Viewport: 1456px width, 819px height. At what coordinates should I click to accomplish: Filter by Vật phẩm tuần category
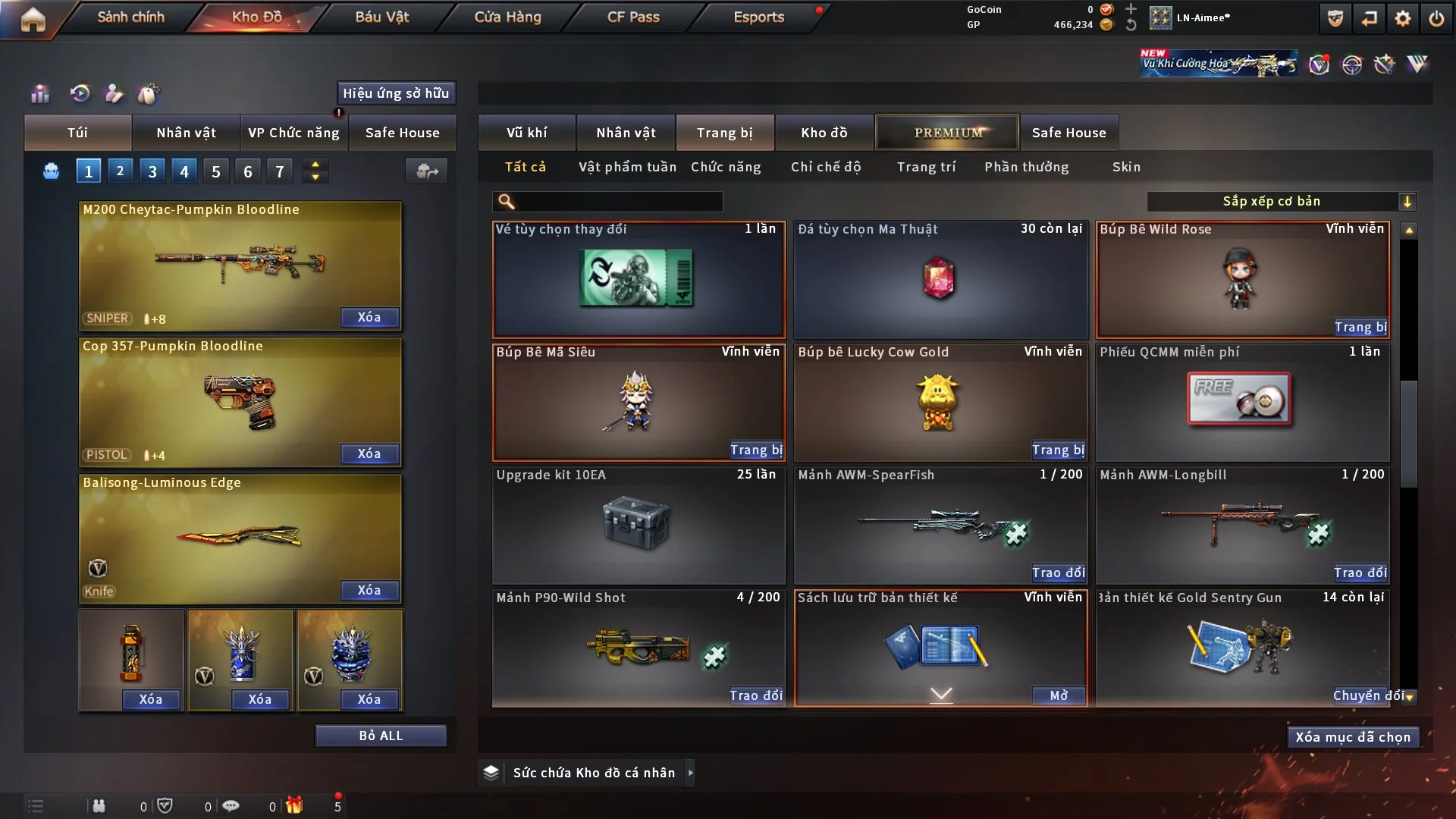pos(627,167)
